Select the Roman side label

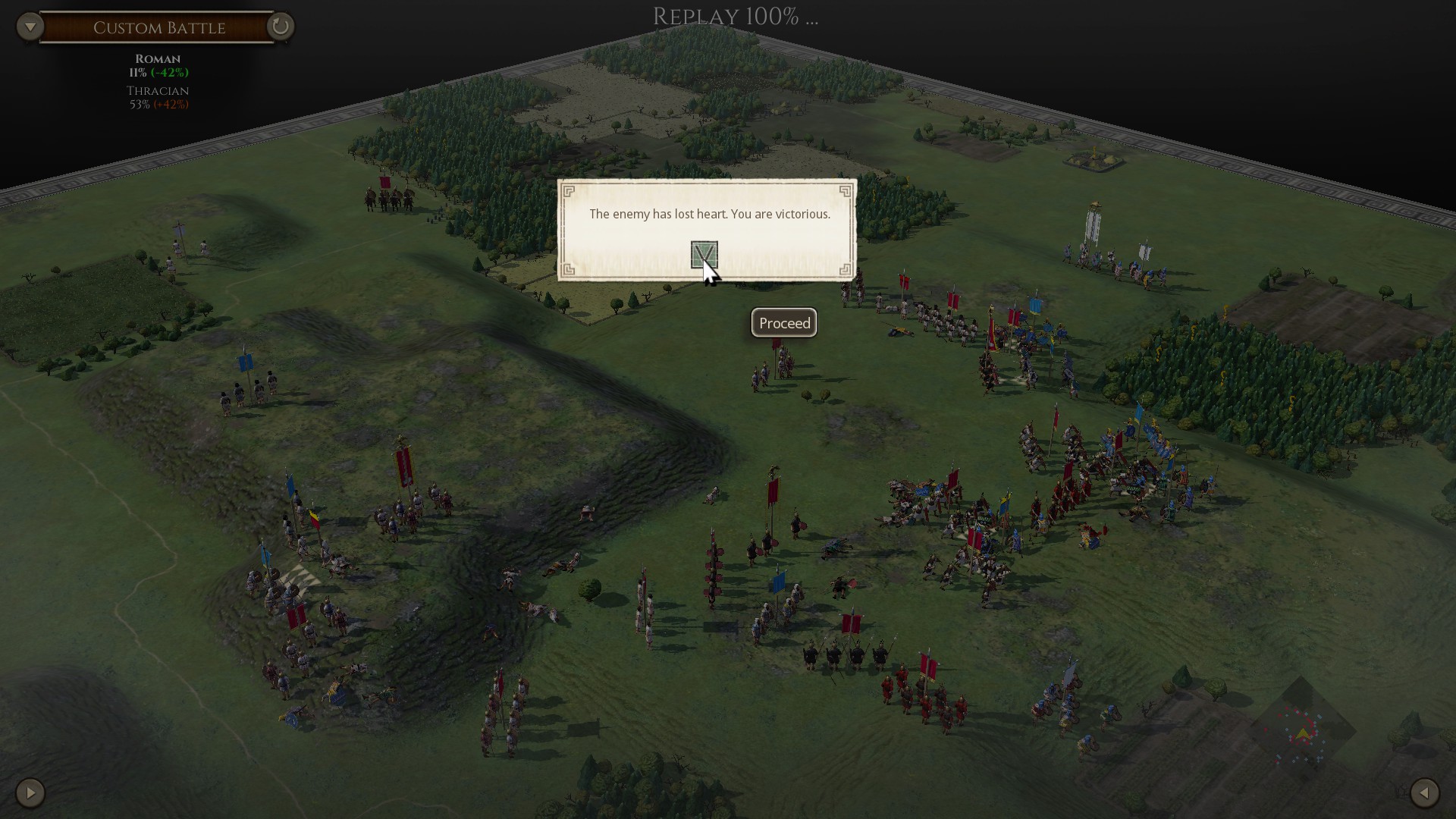click(158, 58)
